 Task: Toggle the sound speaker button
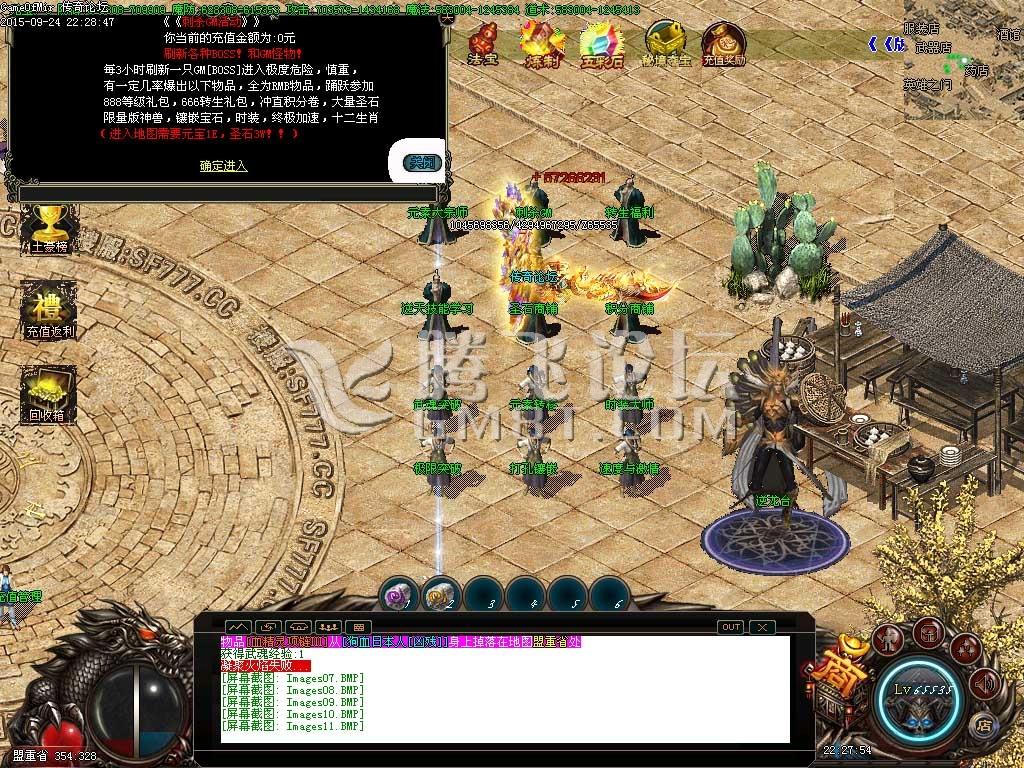(x=985, y=683)
